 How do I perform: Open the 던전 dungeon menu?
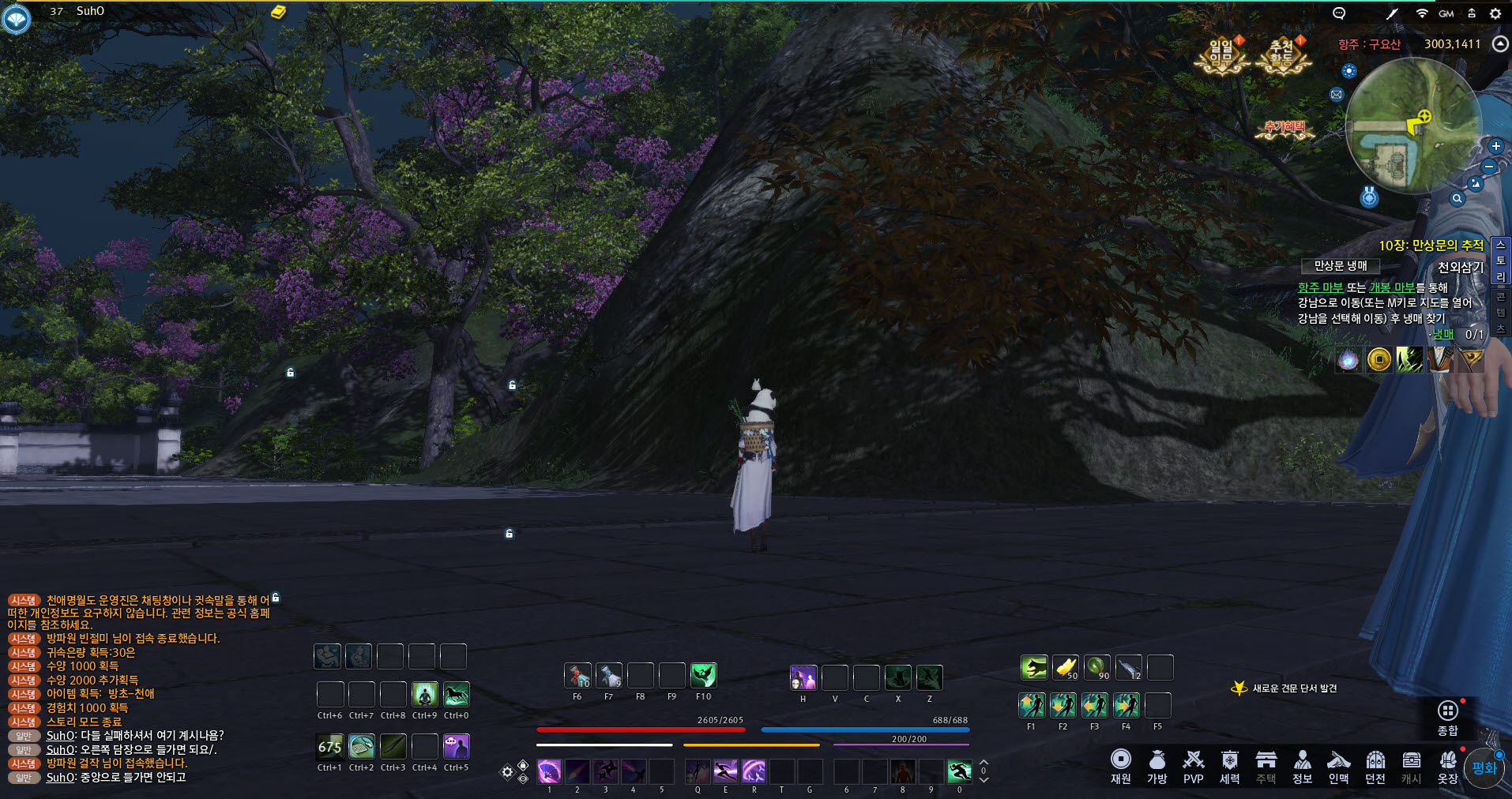(1375, 767)
